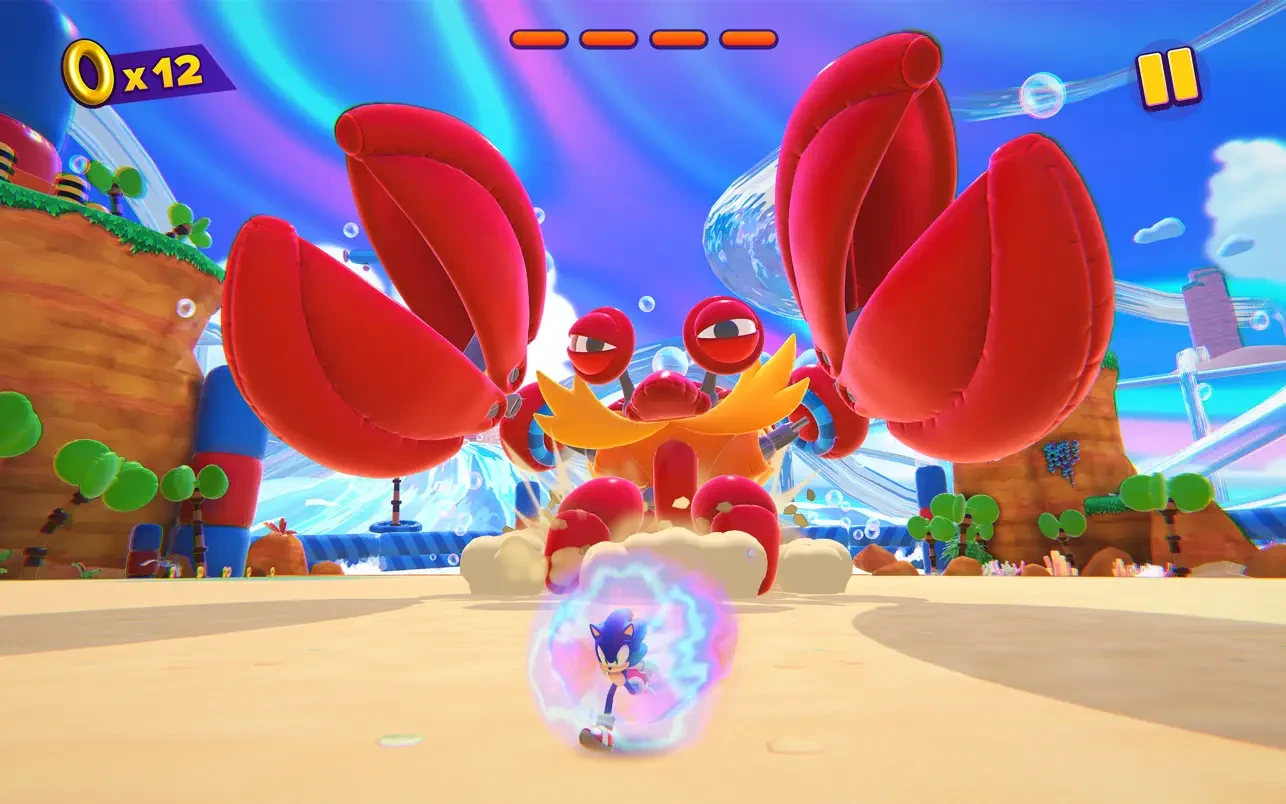Image resolution: width=1286 pixels, height=804 pixels.
Task: Click the water slide tube in the sky
Action: tap(740, 240)
